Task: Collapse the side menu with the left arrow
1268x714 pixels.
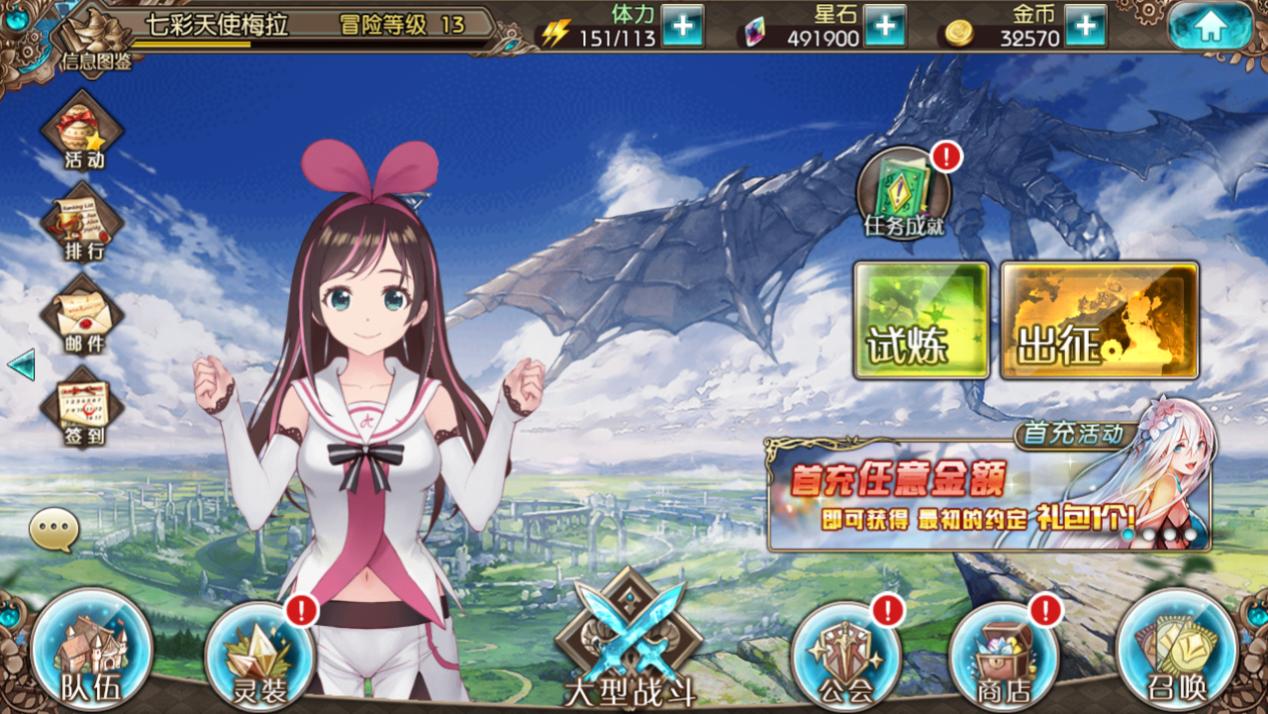Action: pyautogui.click(x=21, y=365)
